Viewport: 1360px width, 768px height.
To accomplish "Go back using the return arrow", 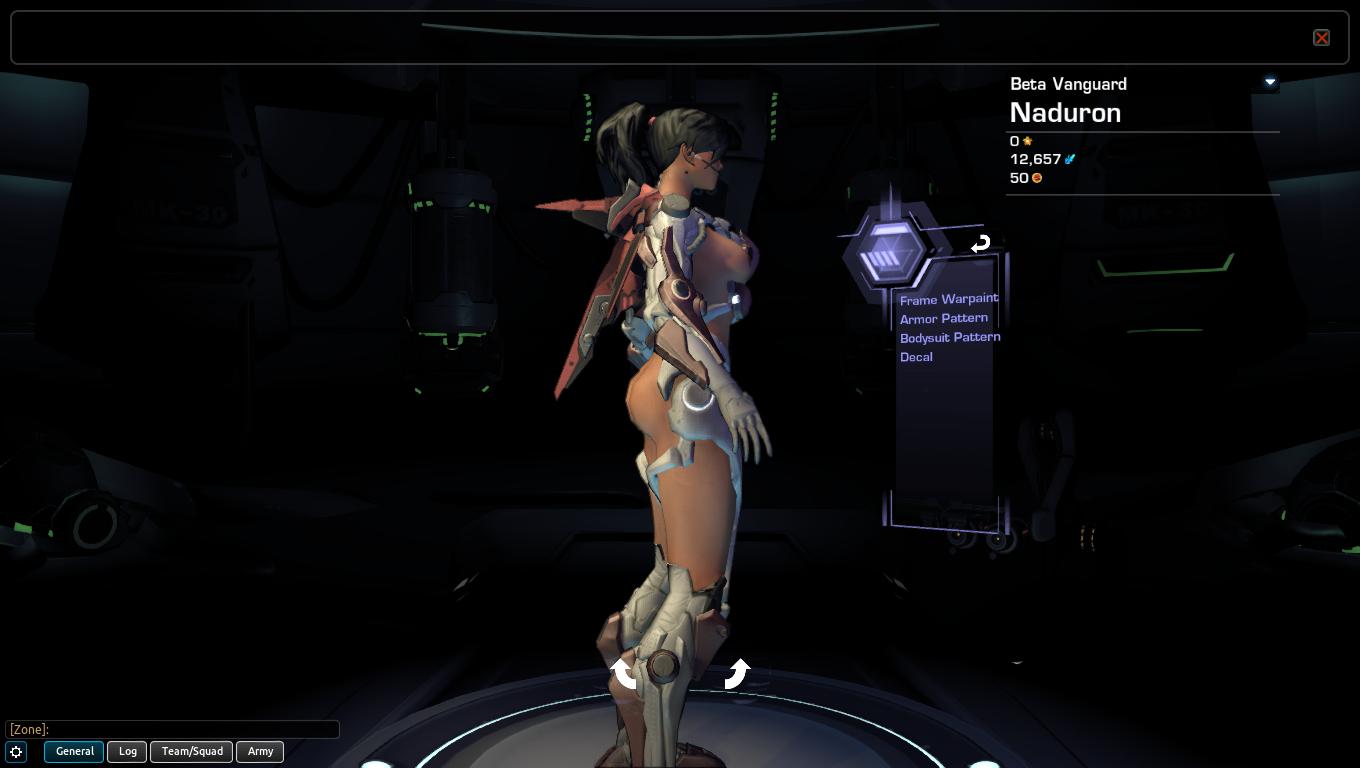I will coord(980,243).
